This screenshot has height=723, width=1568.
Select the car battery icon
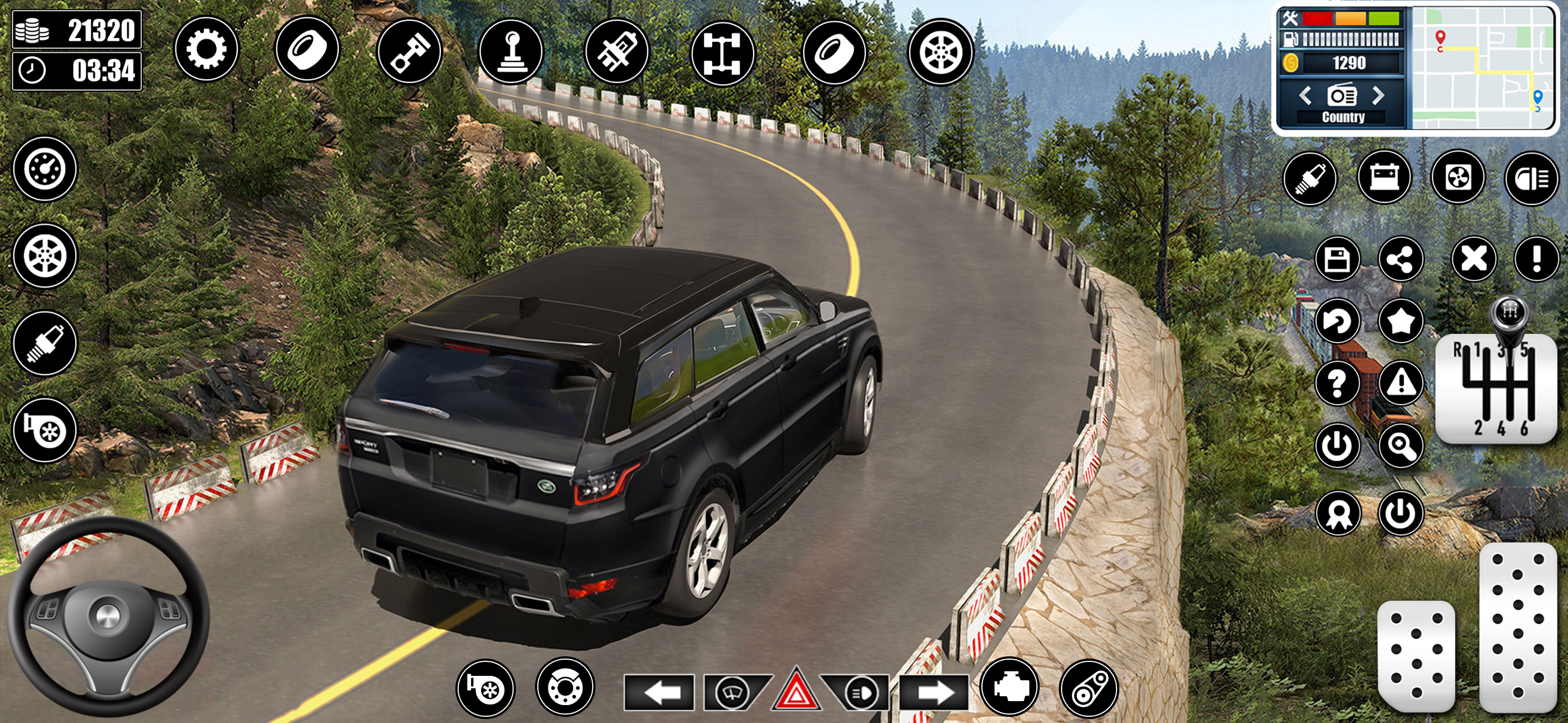tap(1384, 178)
